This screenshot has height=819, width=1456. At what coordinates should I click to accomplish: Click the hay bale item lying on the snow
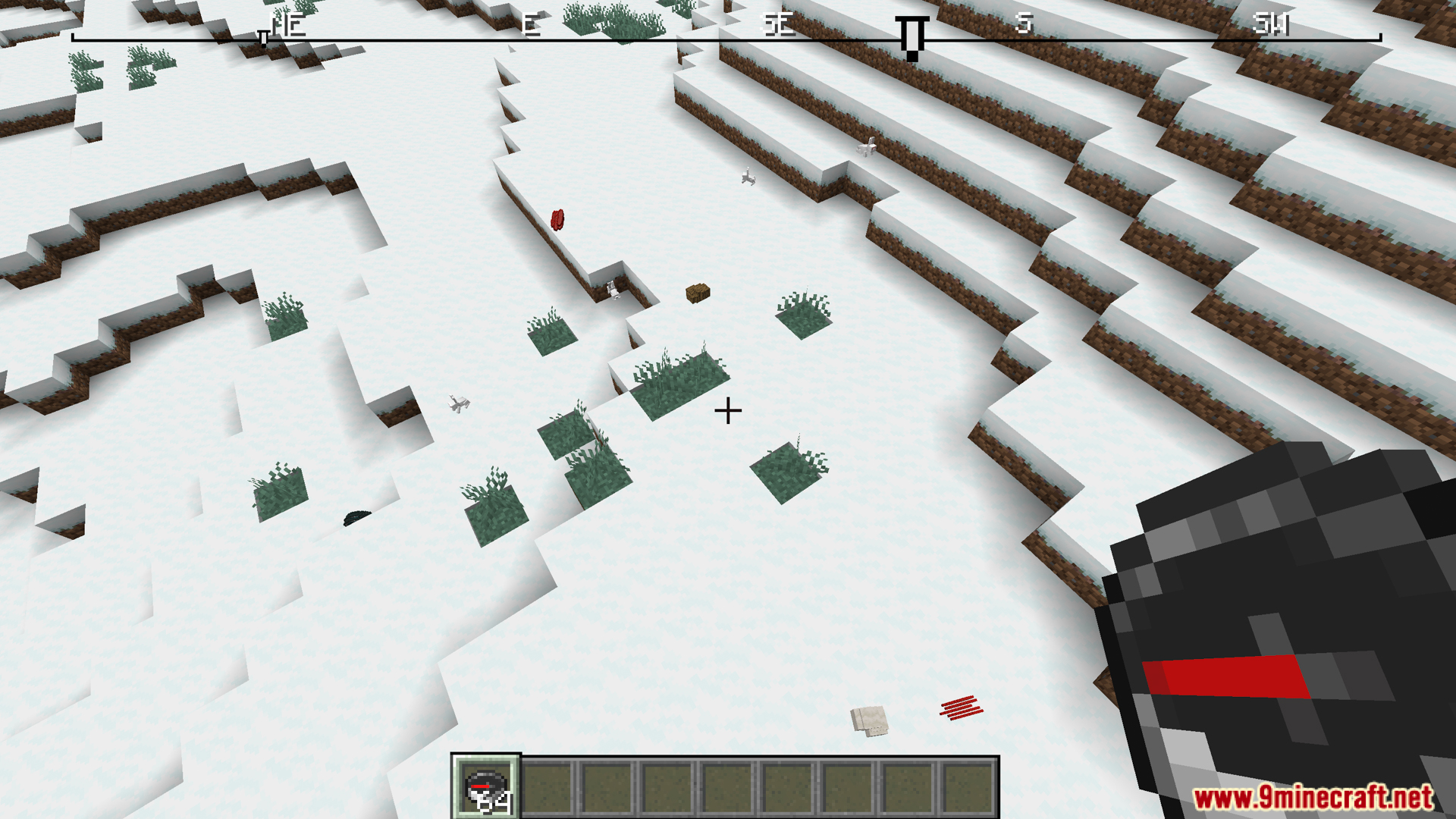click(698, 292)
